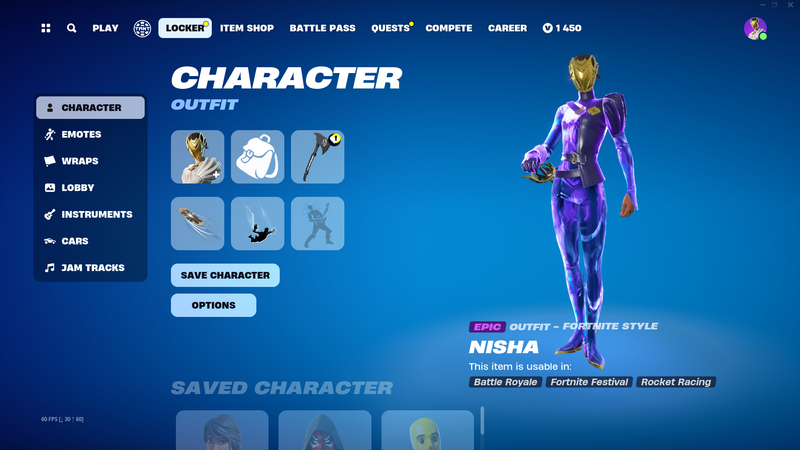Viewport: 800px width, 450px height.
Task: Click the search magnifier icon
Action: [72, 28]
